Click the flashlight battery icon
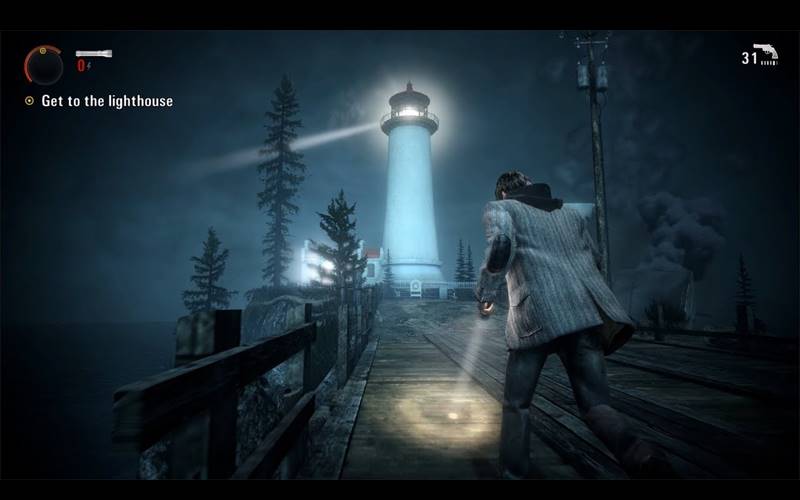This screenshot has width=800, height=500. 94,53
